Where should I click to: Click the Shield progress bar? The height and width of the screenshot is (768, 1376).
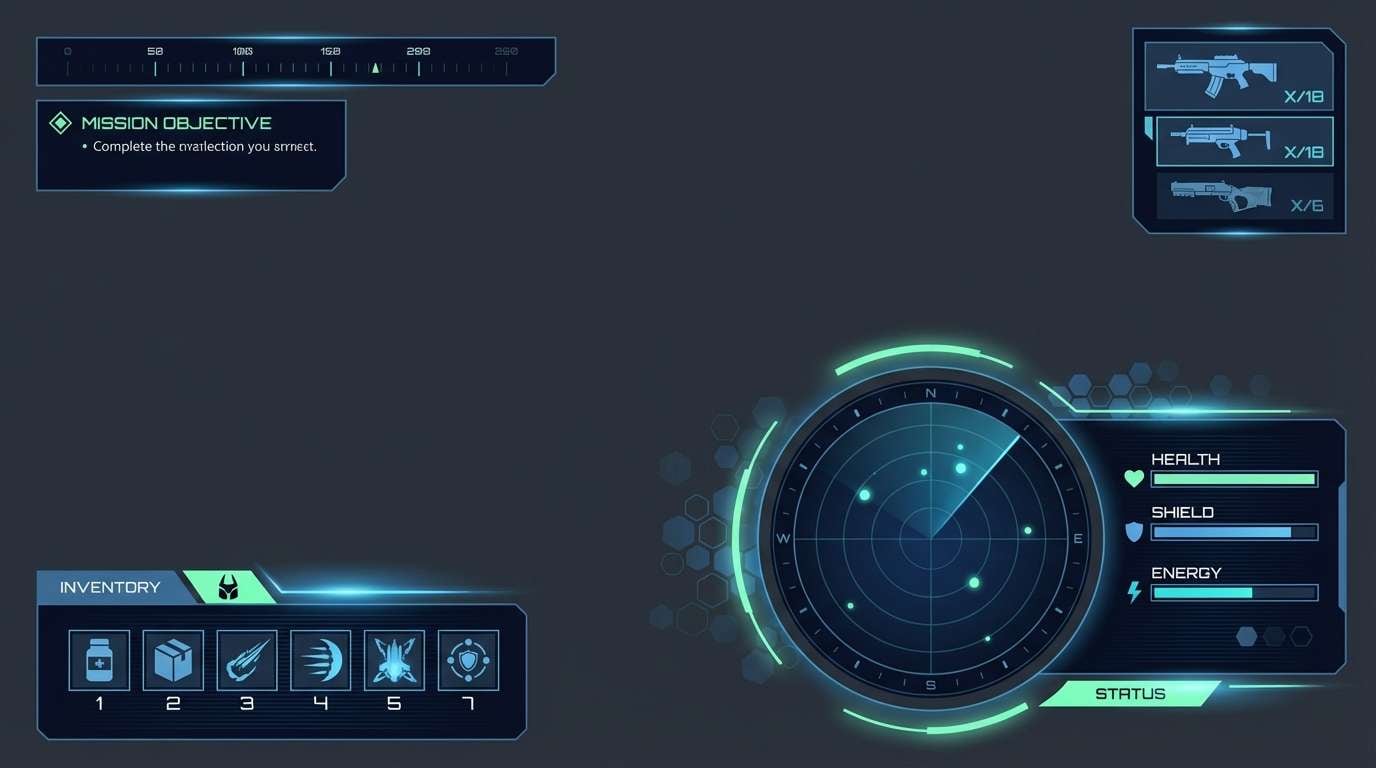click(x=1234, y=532)
